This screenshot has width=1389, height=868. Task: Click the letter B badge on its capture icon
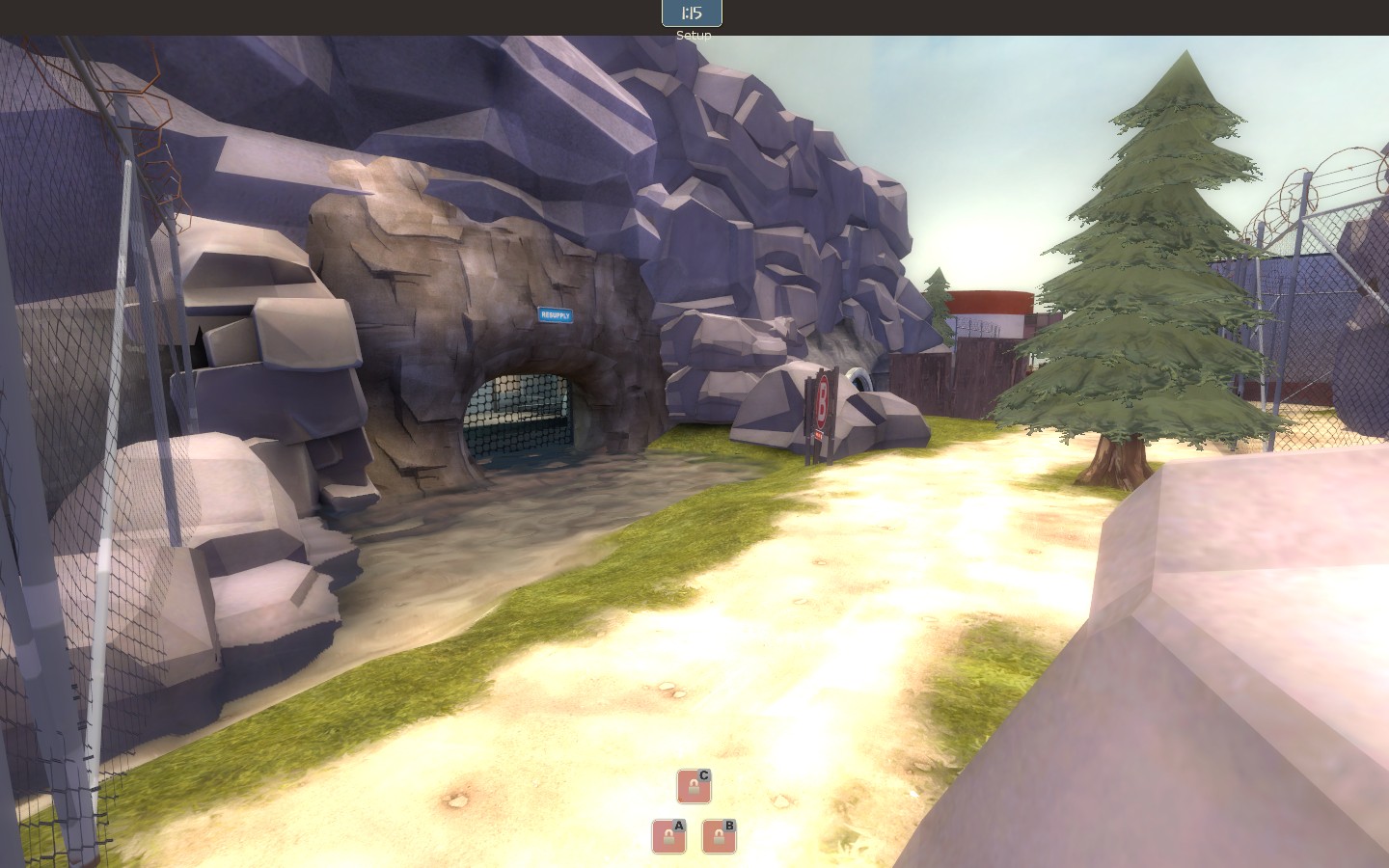(729, 826)
